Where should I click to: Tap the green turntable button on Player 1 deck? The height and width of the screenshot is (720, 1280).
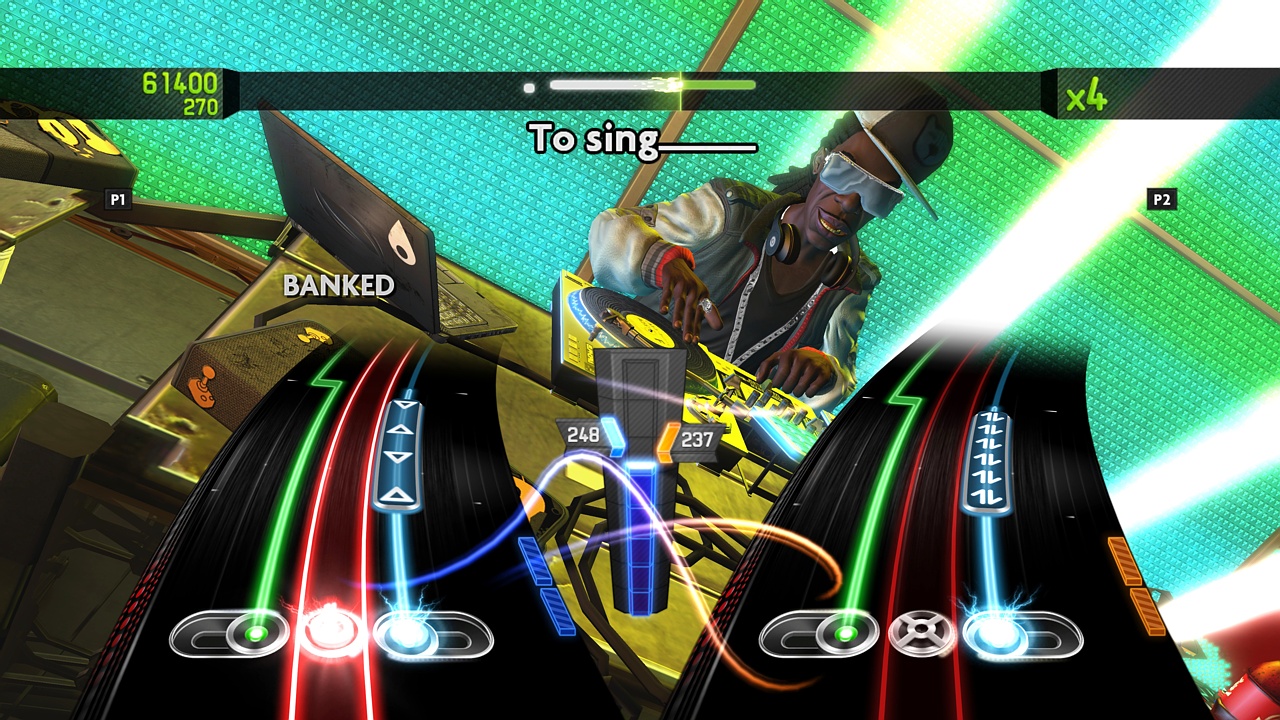point(254,632)
